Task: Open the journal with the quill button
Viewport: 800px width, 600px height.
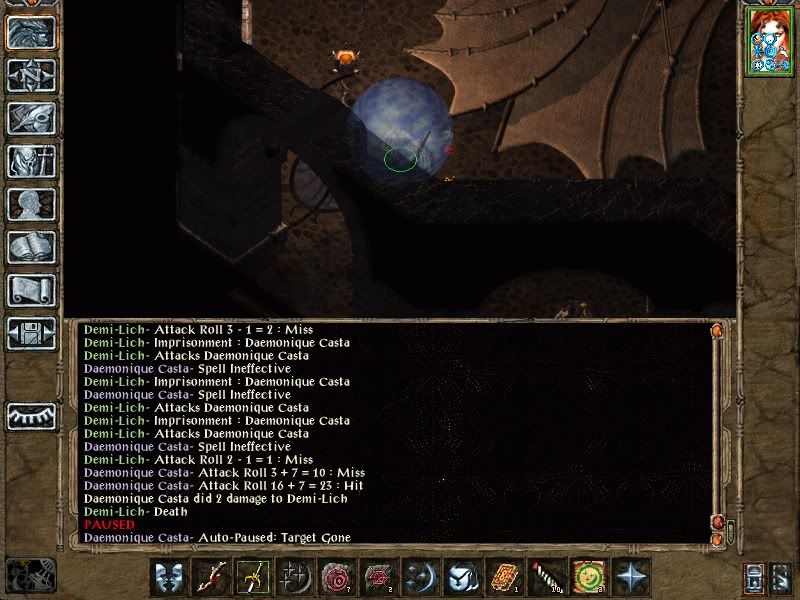Action: 31,118
